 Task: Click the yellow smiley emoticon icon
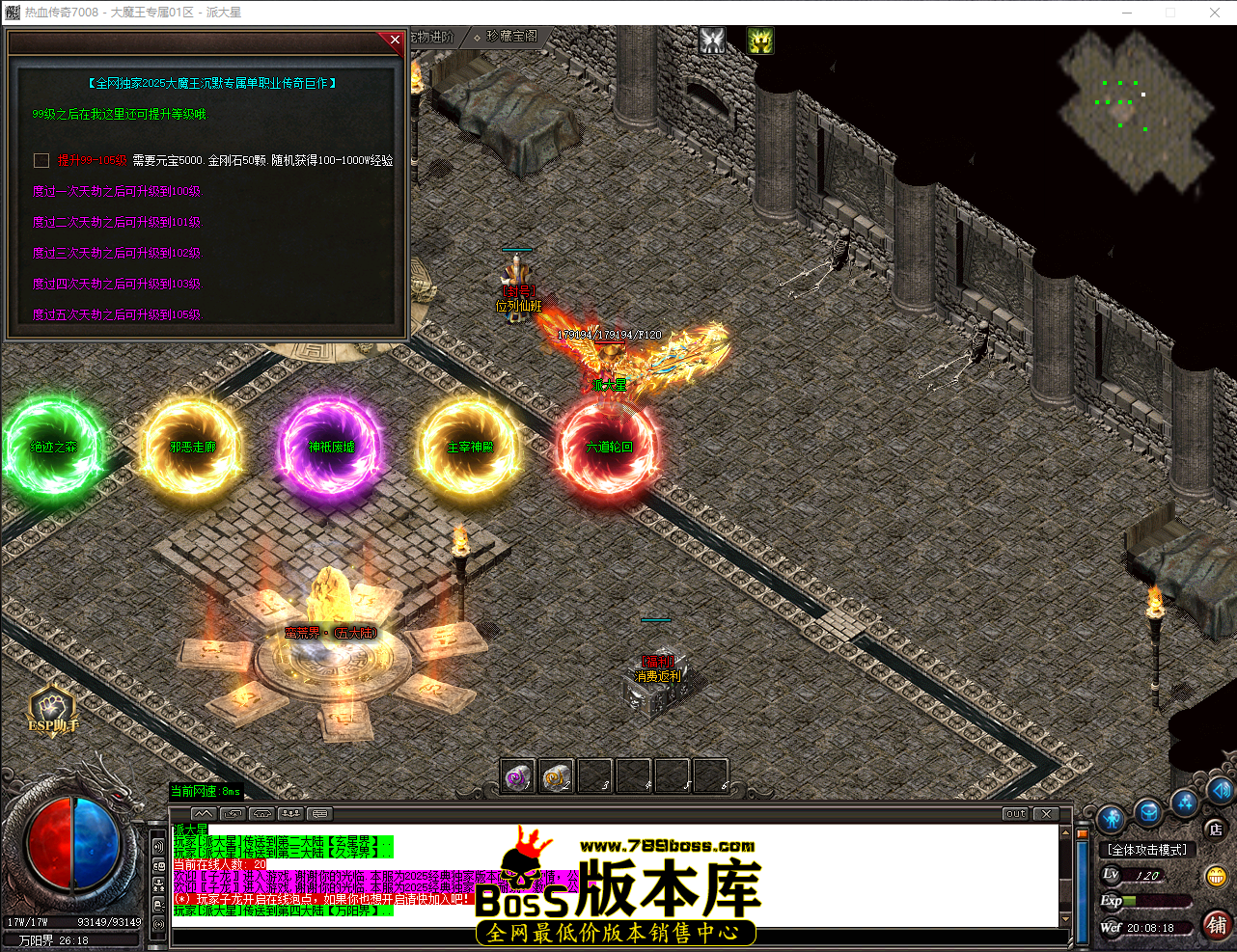1217,875
